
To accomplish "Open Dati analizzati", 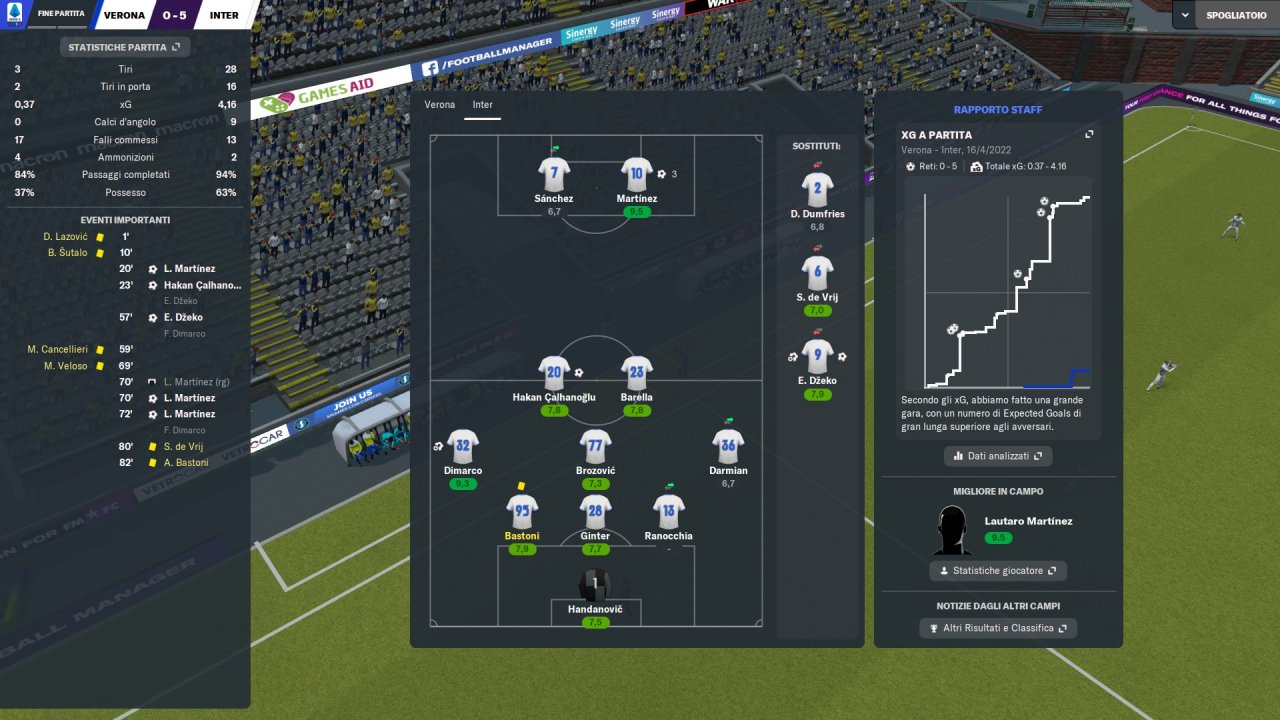I will pos(997,456).
